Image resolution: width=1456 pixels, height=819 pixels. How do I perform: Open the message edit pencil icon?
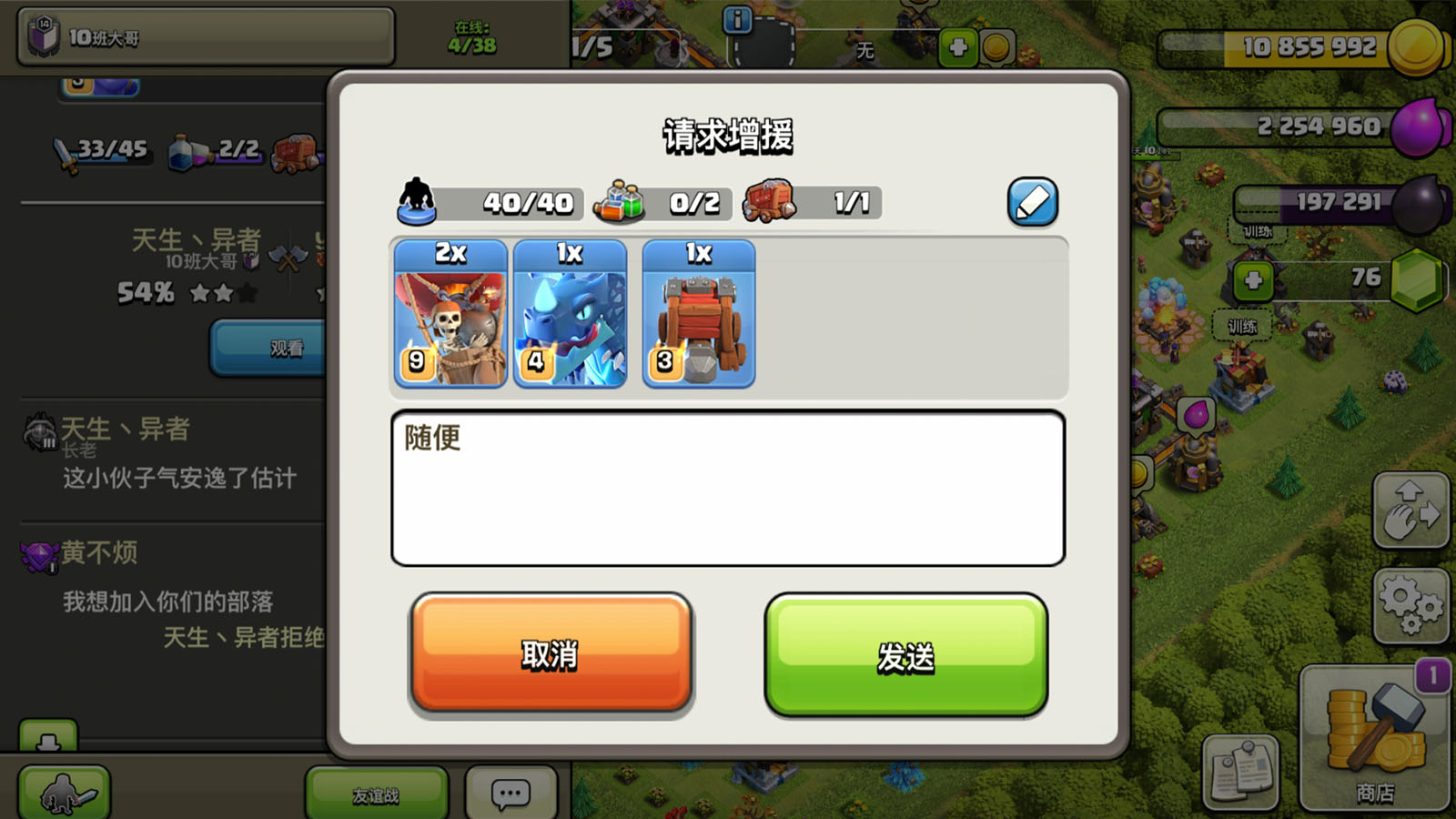[x=1031, y=202]
